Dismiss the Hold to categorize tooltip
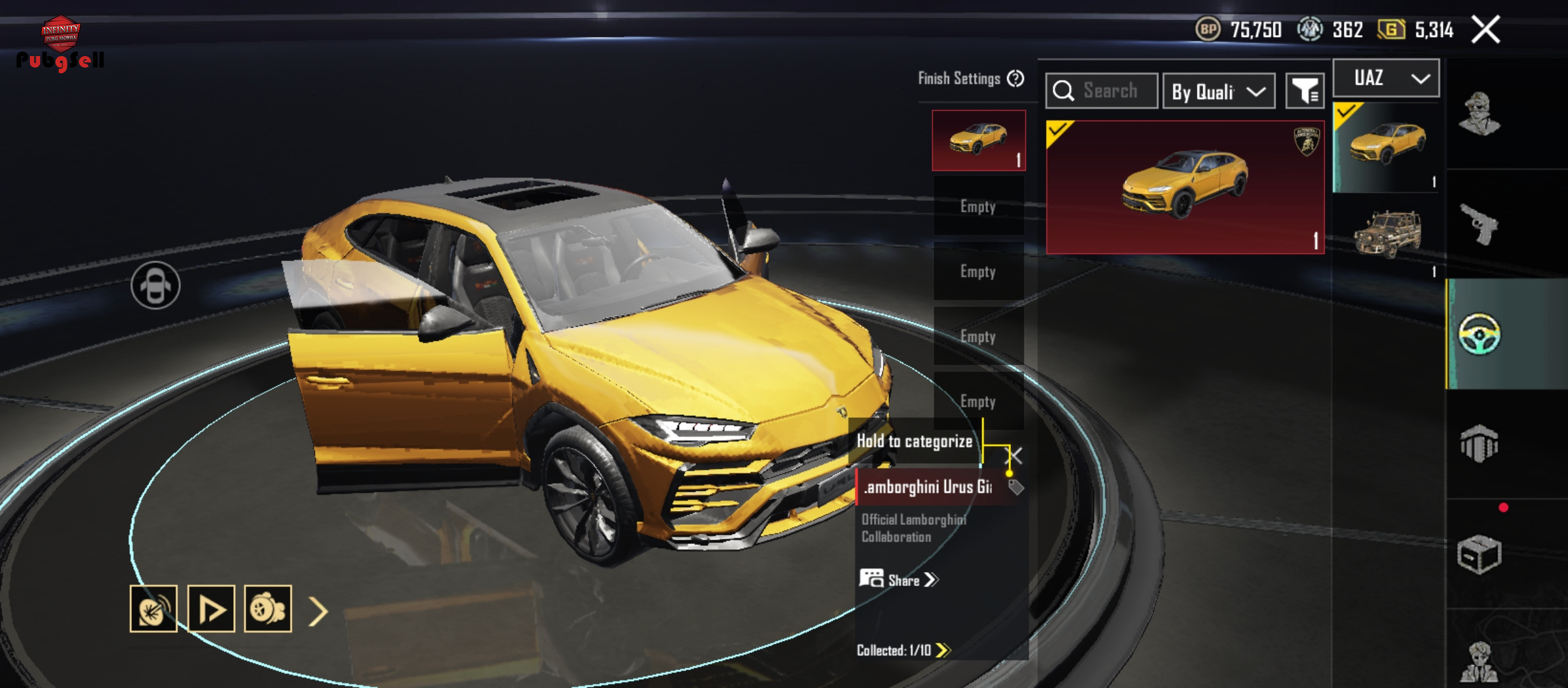The height and width of the screenshot is (688, 1568). click(1013, 455)
